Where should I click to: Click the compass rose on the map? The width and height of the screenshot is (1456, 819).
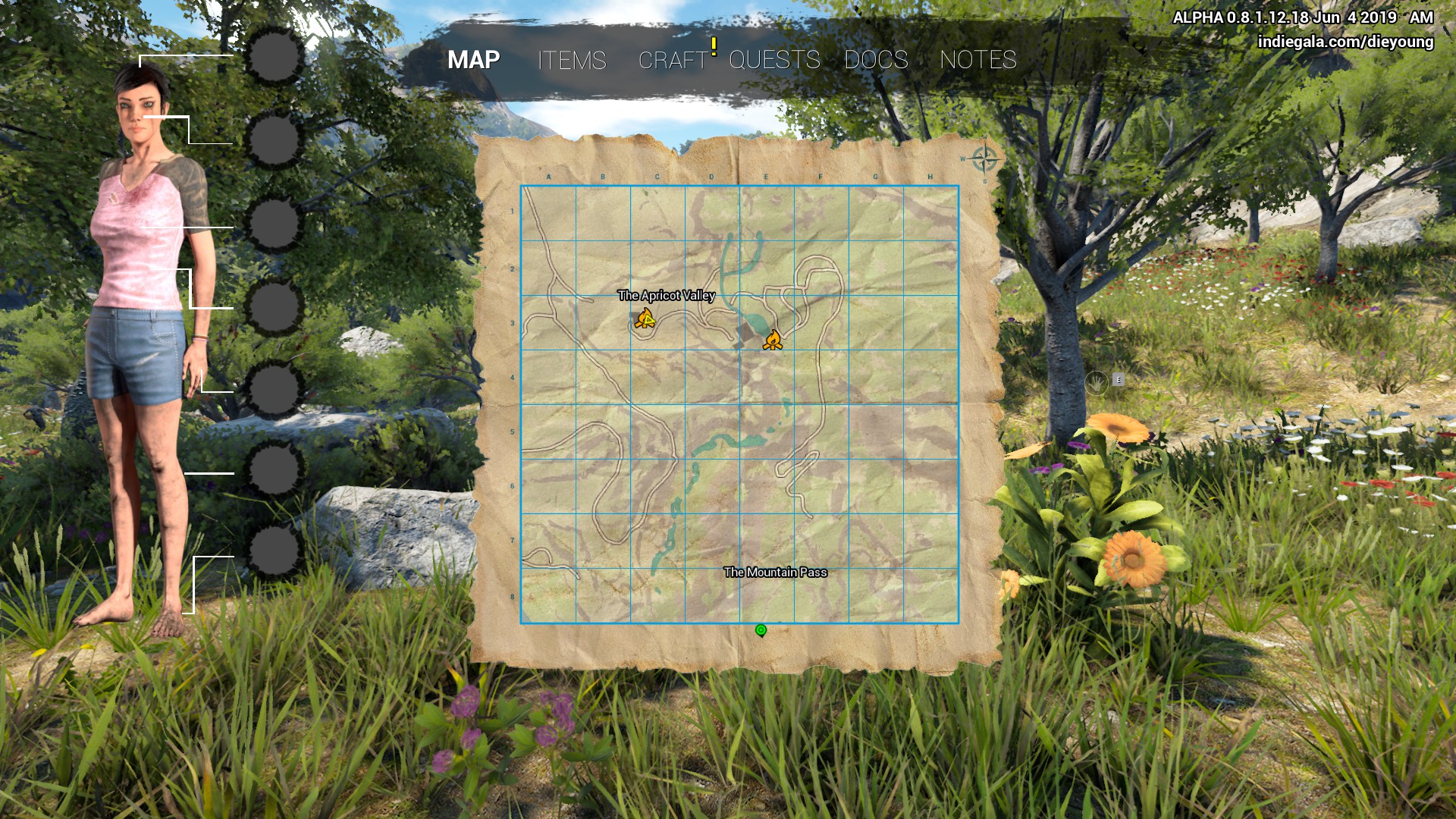click(984, 159)
